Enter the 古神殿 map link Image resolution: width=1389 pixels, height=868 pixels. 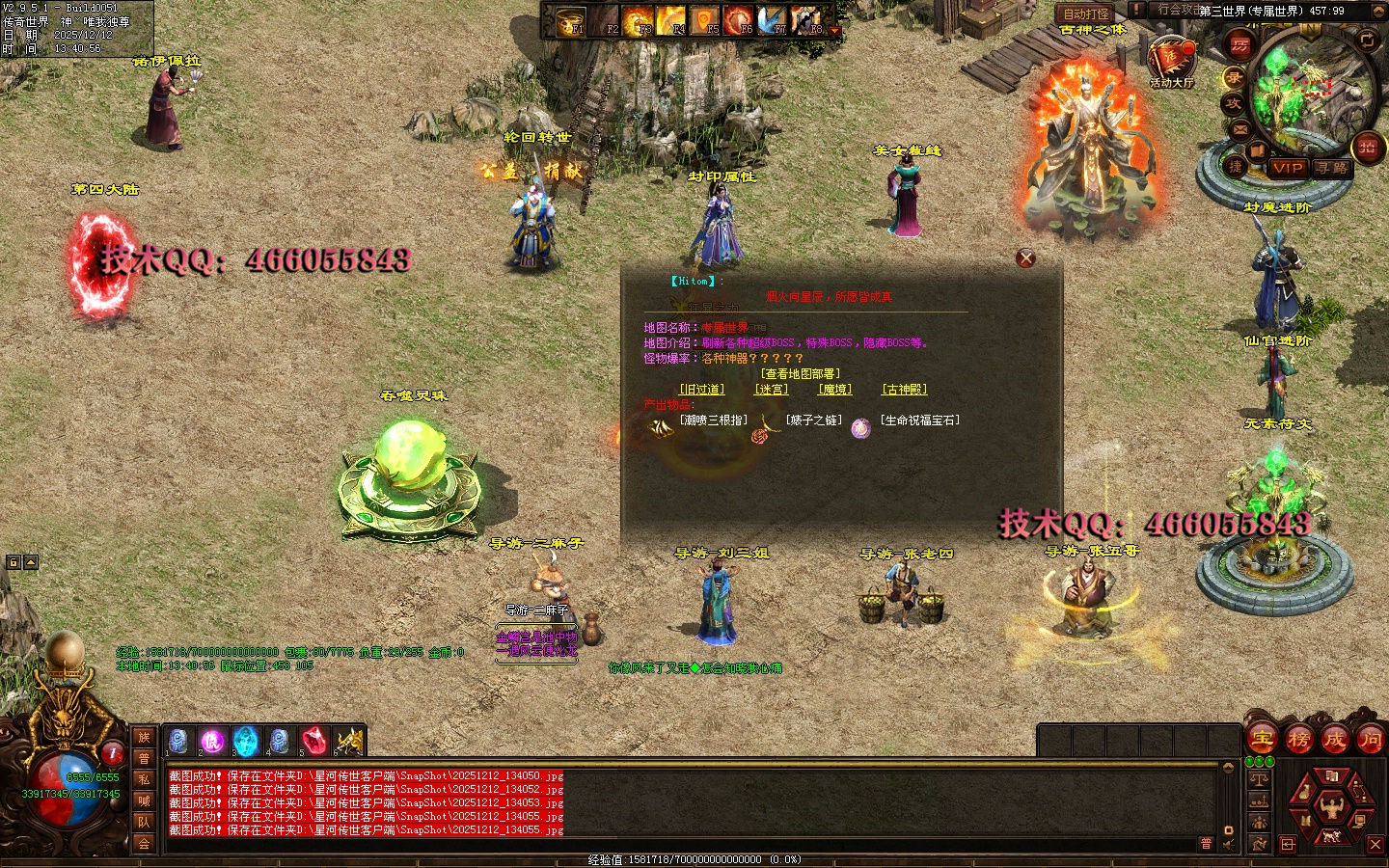(904, 390)
